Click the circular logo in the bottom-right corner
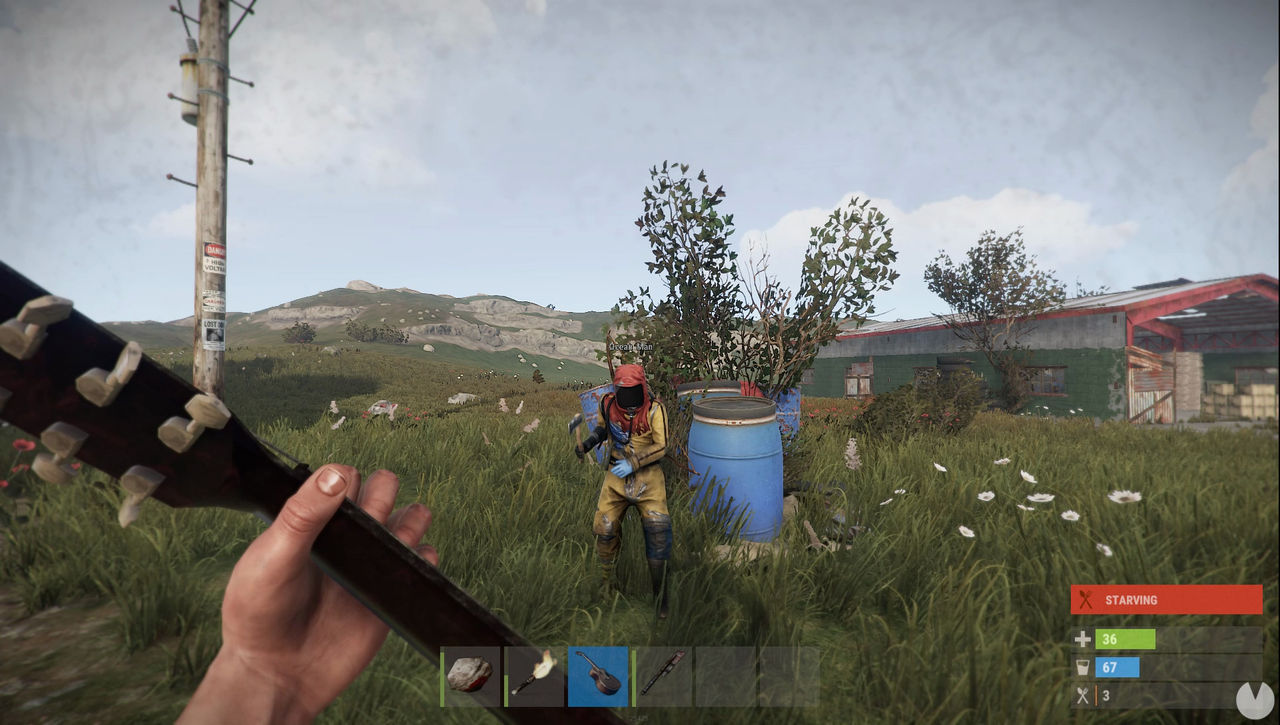This screenshot has width=1280, height=725. pyautogui.click(x=1253, y=700)
